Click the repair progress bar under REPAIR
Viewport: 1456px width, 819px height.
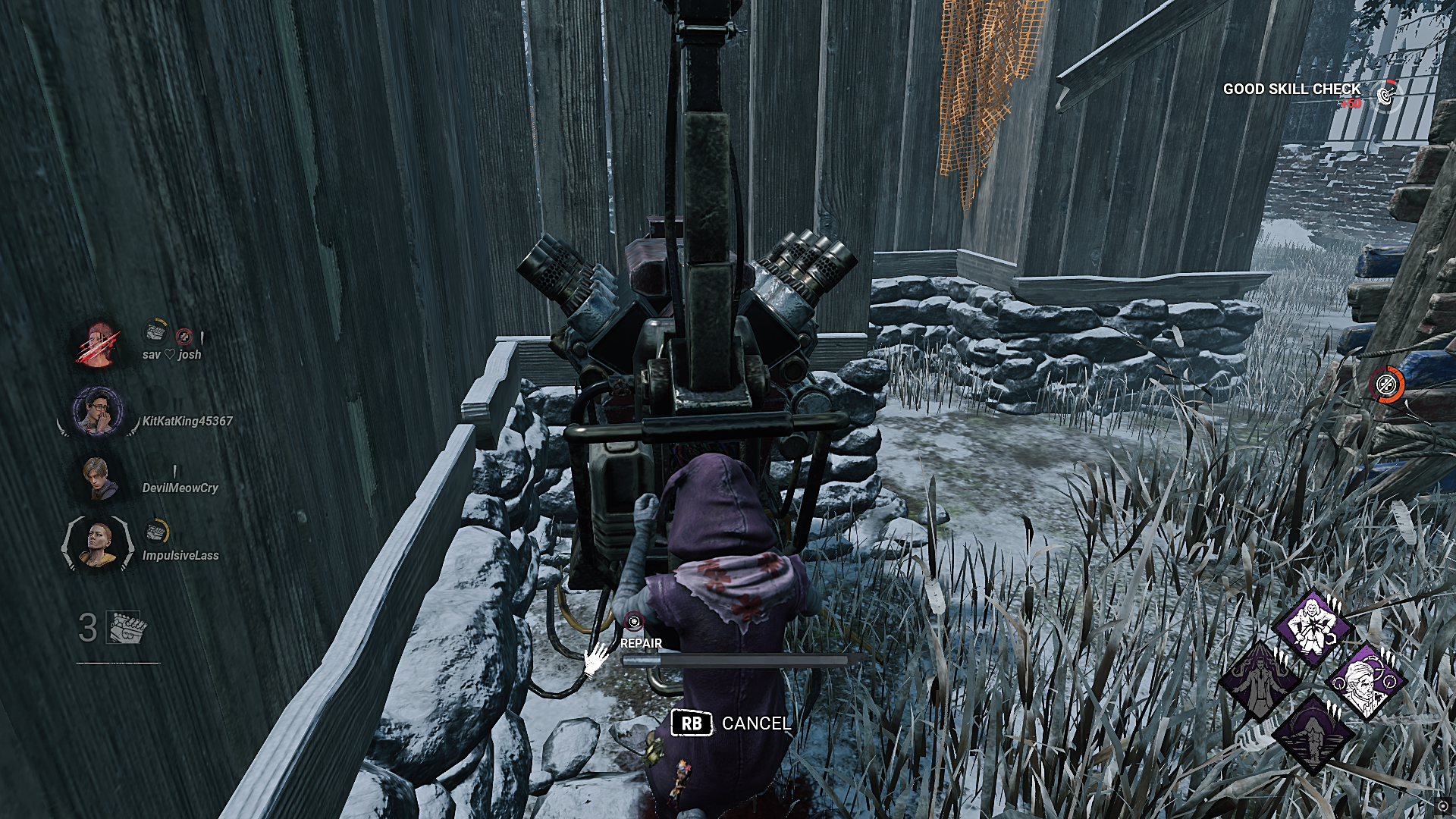(x=736, y=660)
